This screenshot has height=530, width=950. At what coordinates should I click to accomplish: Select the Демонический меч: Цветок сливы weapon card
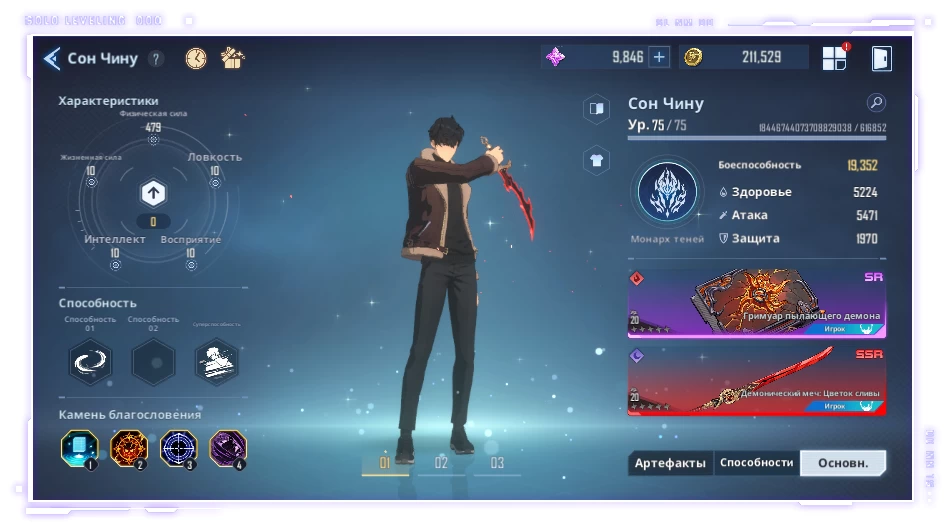tap(756, 380)
